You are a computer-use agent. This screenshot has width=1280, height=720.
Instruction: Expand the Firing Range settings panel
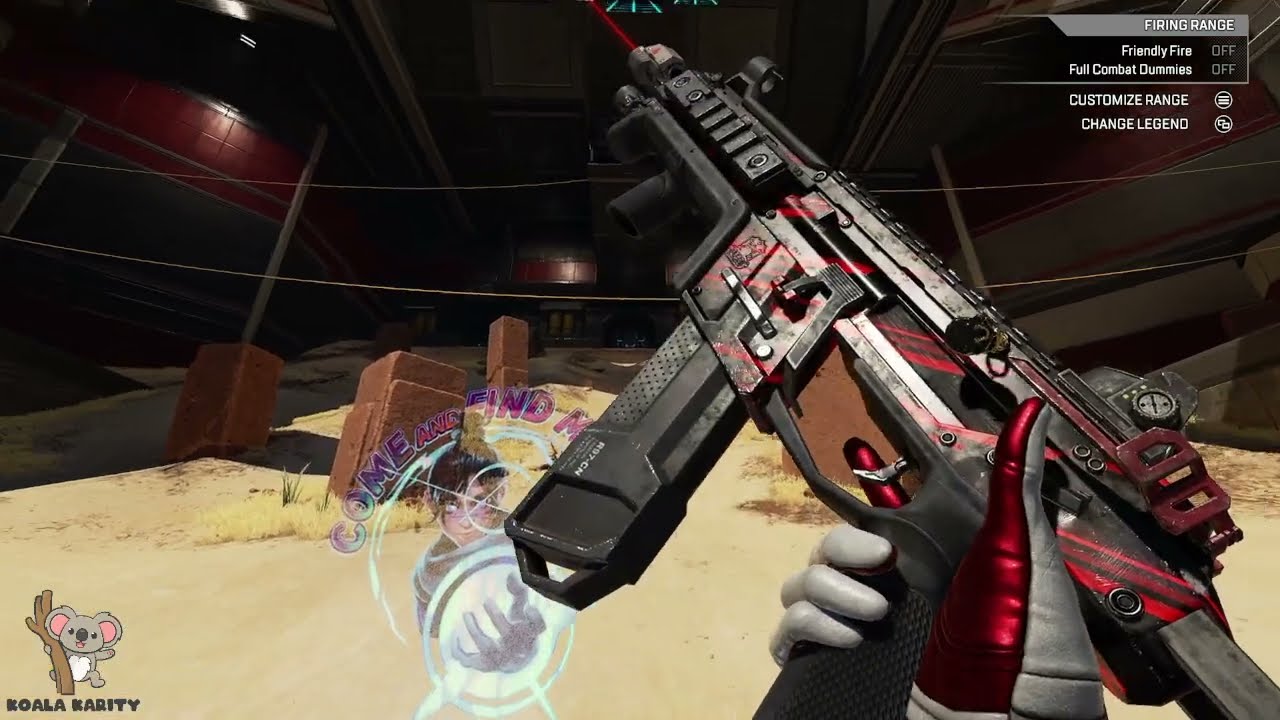point(1190,23)
